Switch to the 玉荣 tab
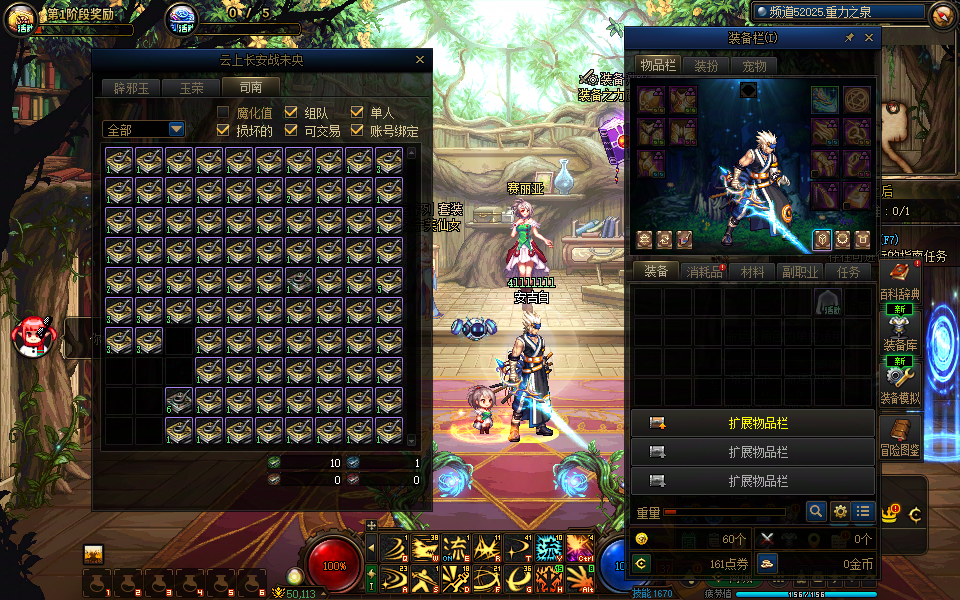Screen dimensions: 960x600 (191, 88)
